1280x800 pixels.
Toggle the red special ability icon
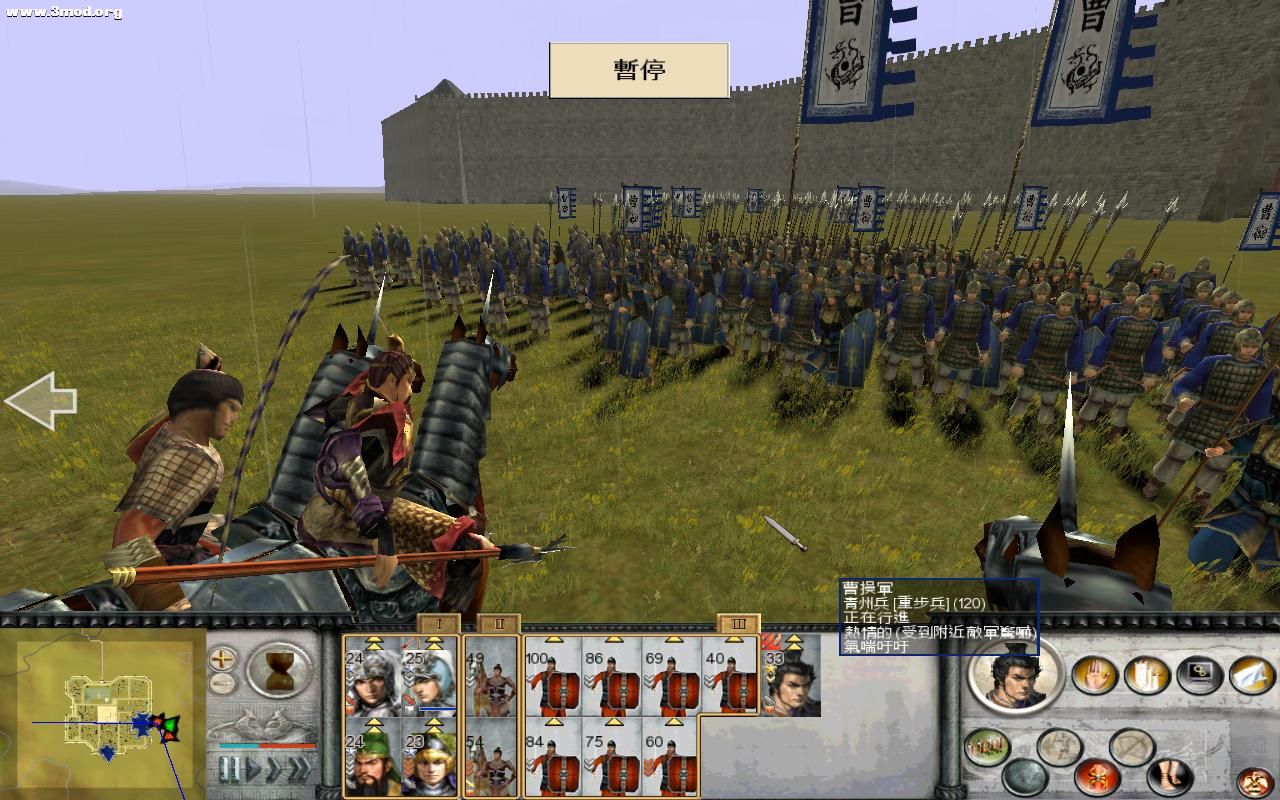click(x=1096, y=776)
